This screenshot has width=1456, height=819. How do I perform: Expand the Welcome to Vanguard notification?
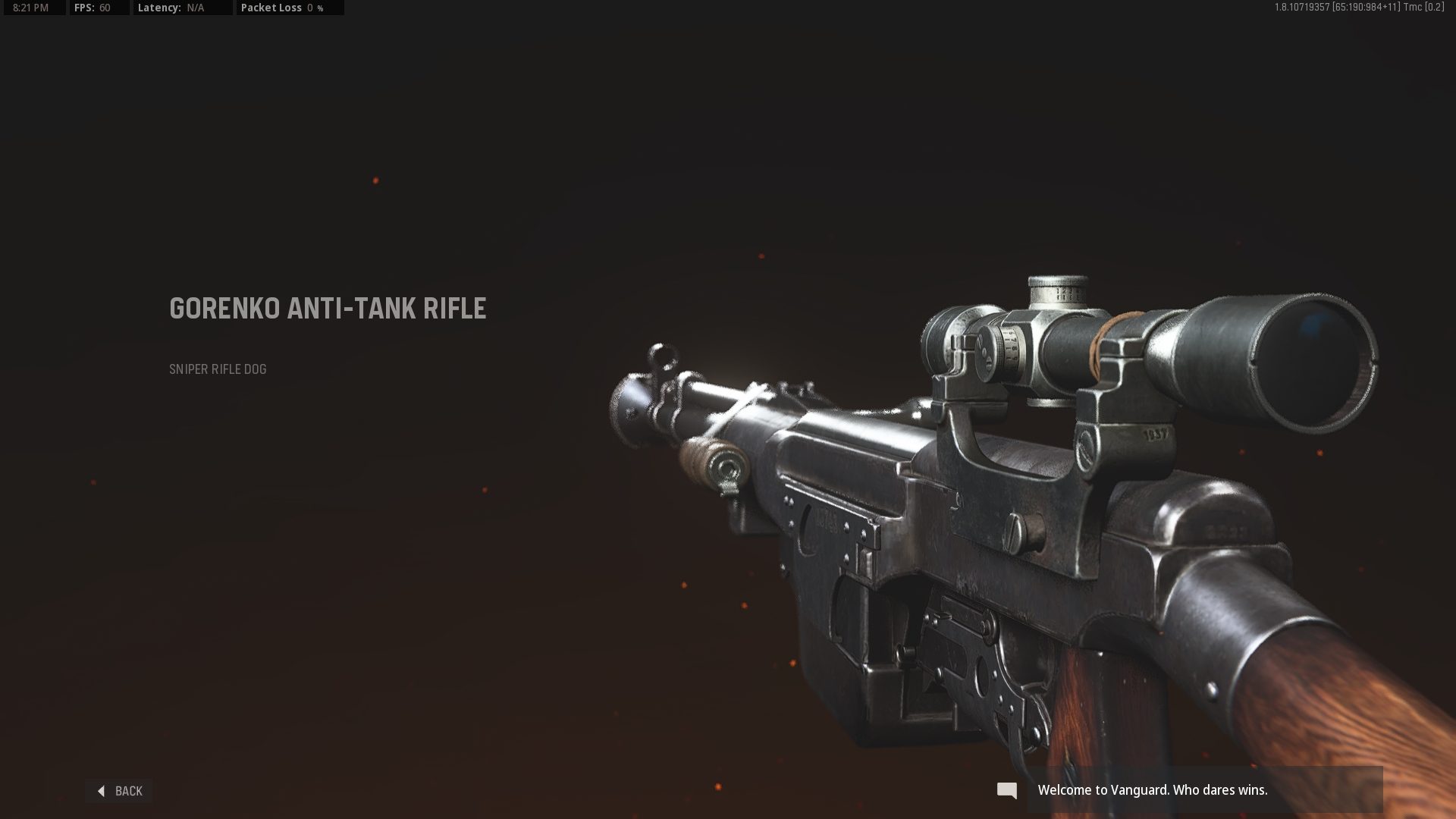tap(1153, 789)
